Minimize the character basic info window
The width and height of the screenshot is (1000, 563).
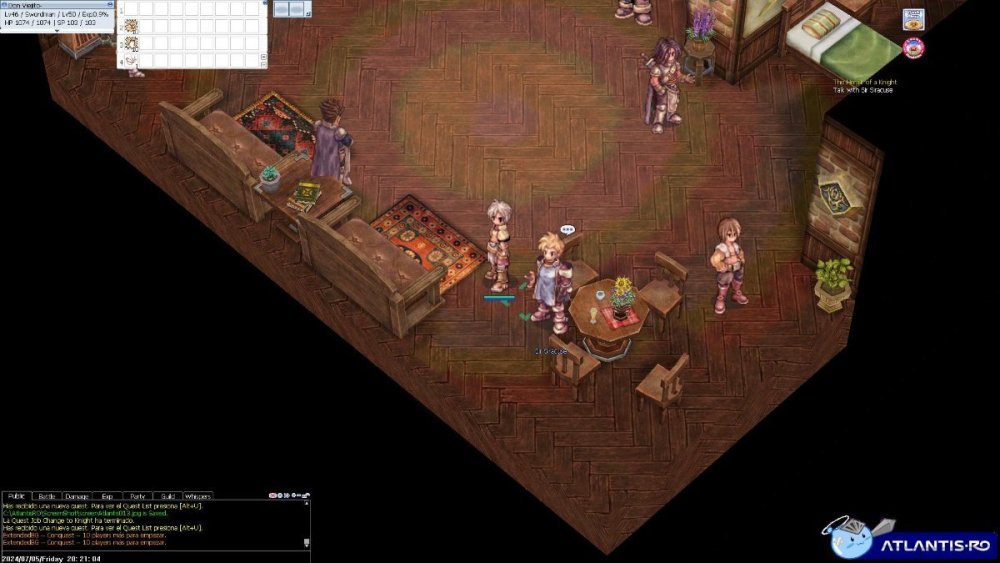110,4
